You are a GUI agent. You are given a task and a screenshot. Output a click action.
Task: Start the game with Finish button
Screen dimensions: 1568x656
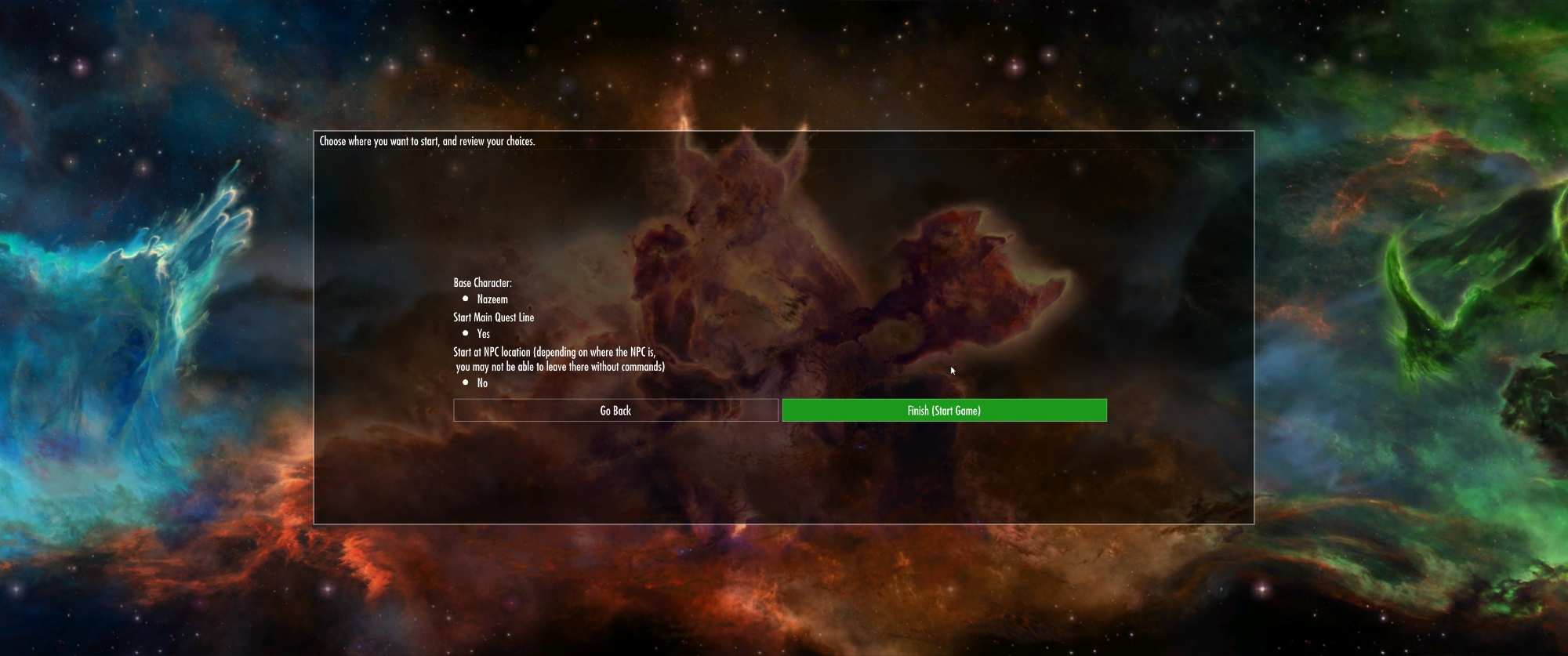(x=944, y=411)
